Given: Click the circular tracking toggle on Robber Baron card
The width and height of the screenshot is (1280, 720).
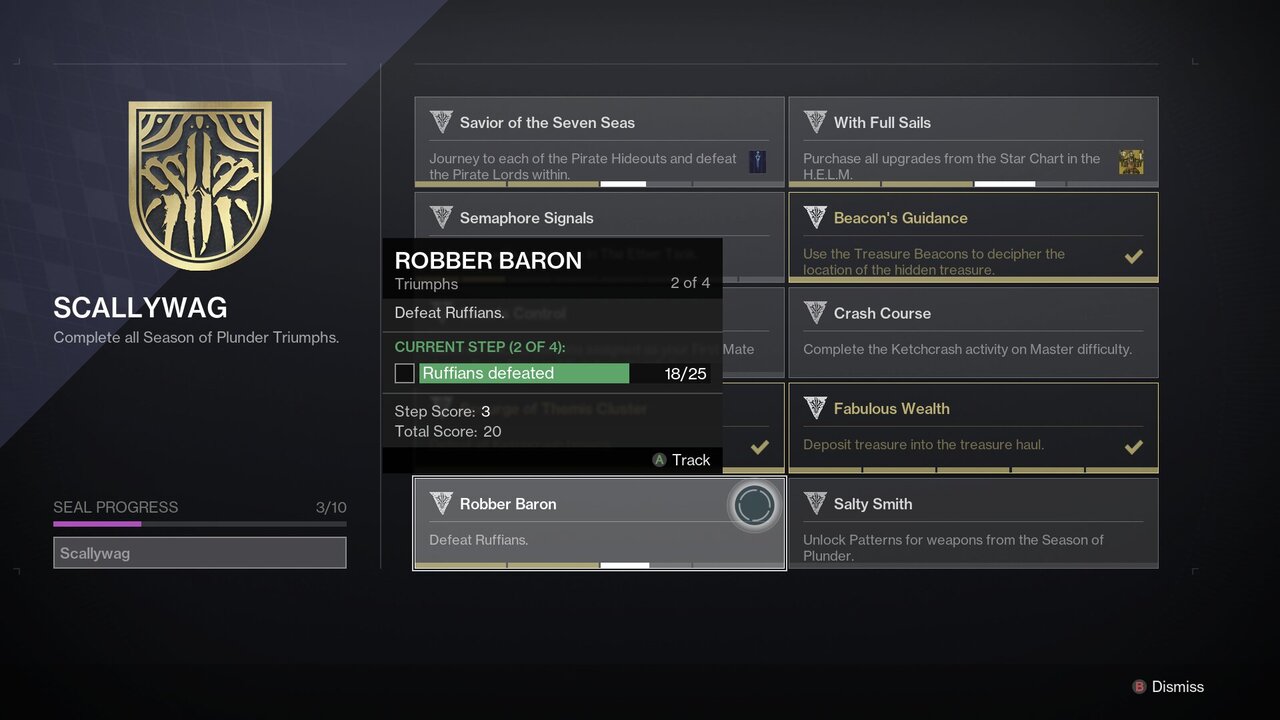Looking at the screenshot, I should (754, 507).
